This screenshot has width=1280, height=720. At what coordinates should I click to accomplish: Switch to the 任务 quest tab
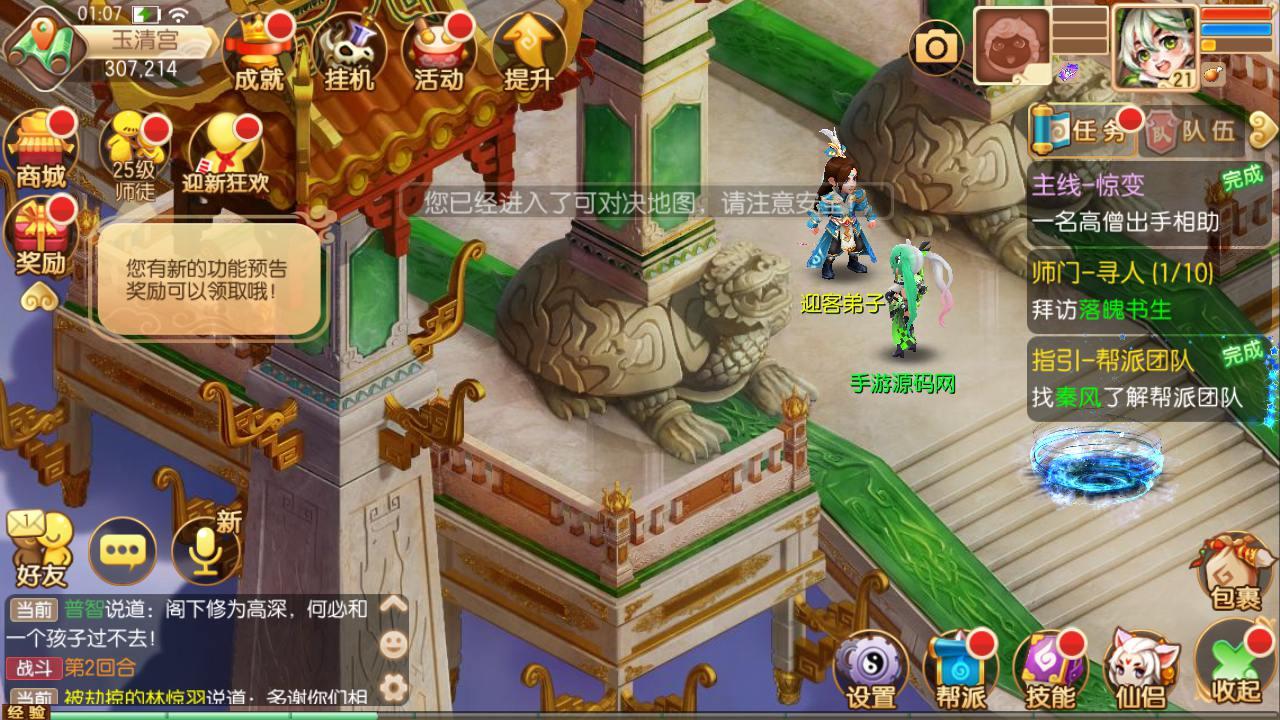coord(1087,131)
